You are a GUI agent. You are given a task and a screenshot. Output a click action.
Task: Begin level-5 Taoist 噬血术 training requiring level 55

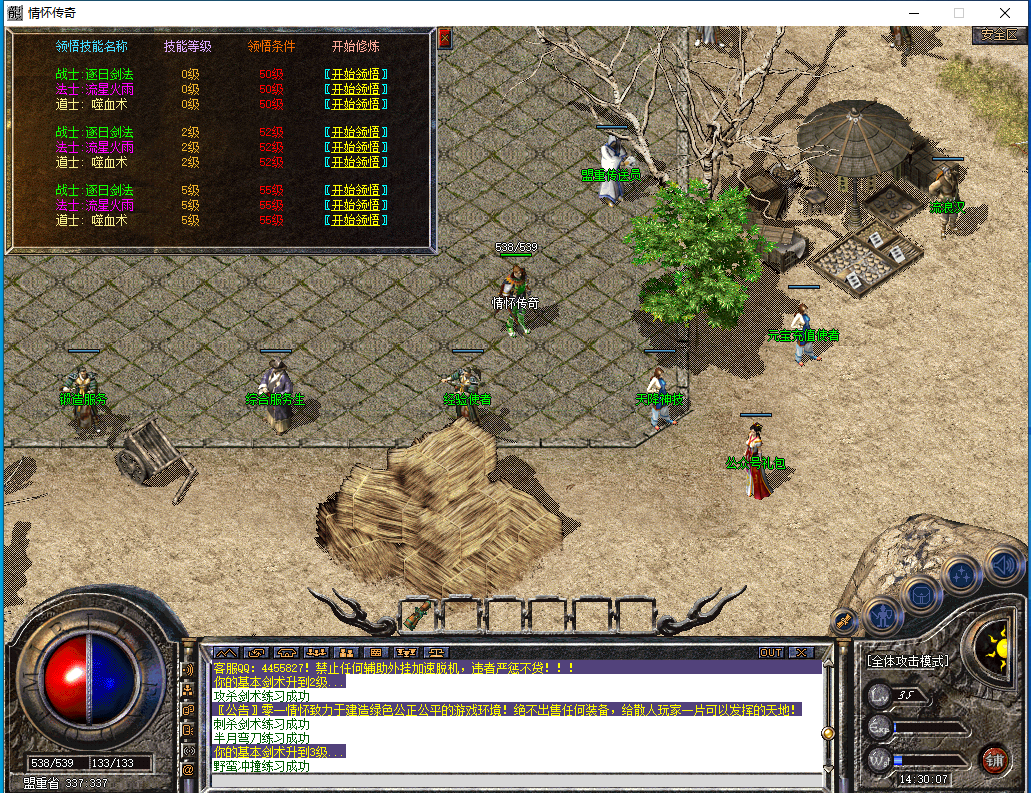point(355,220)
